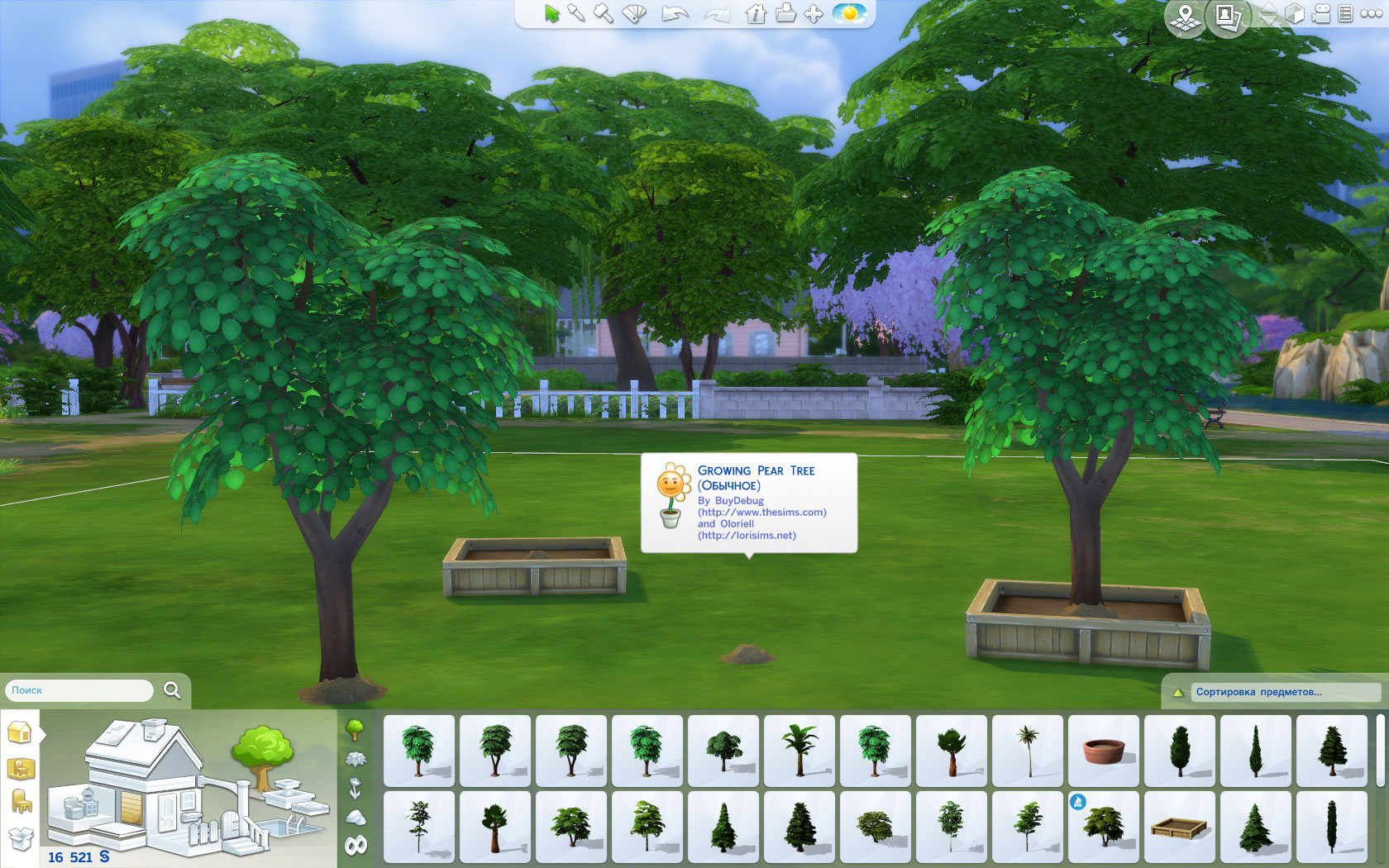Select the sledgehammer demolish tool
The width and height of the screenshot is (1389, 868).
604,14
